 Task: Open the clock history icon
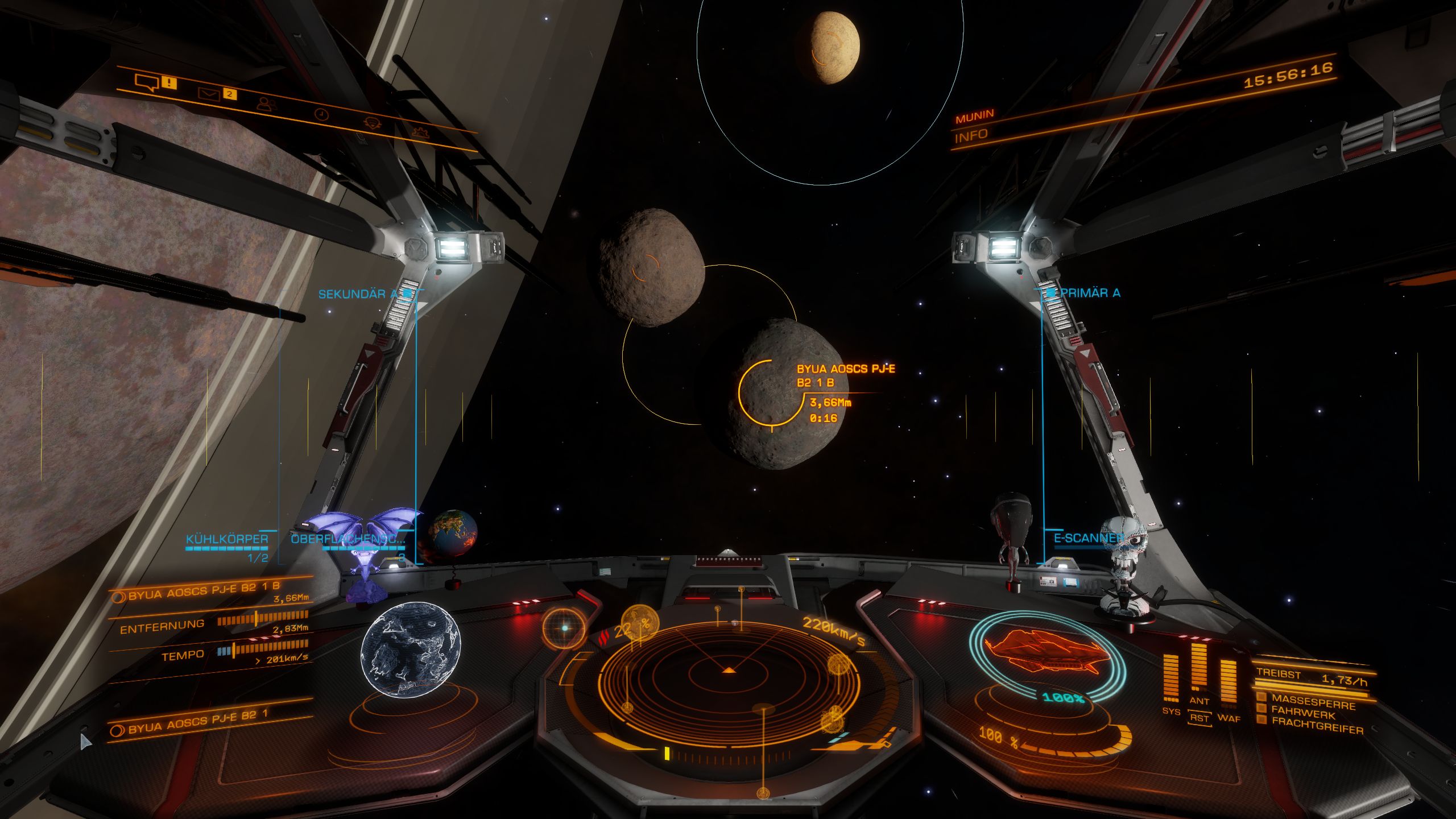321,114
